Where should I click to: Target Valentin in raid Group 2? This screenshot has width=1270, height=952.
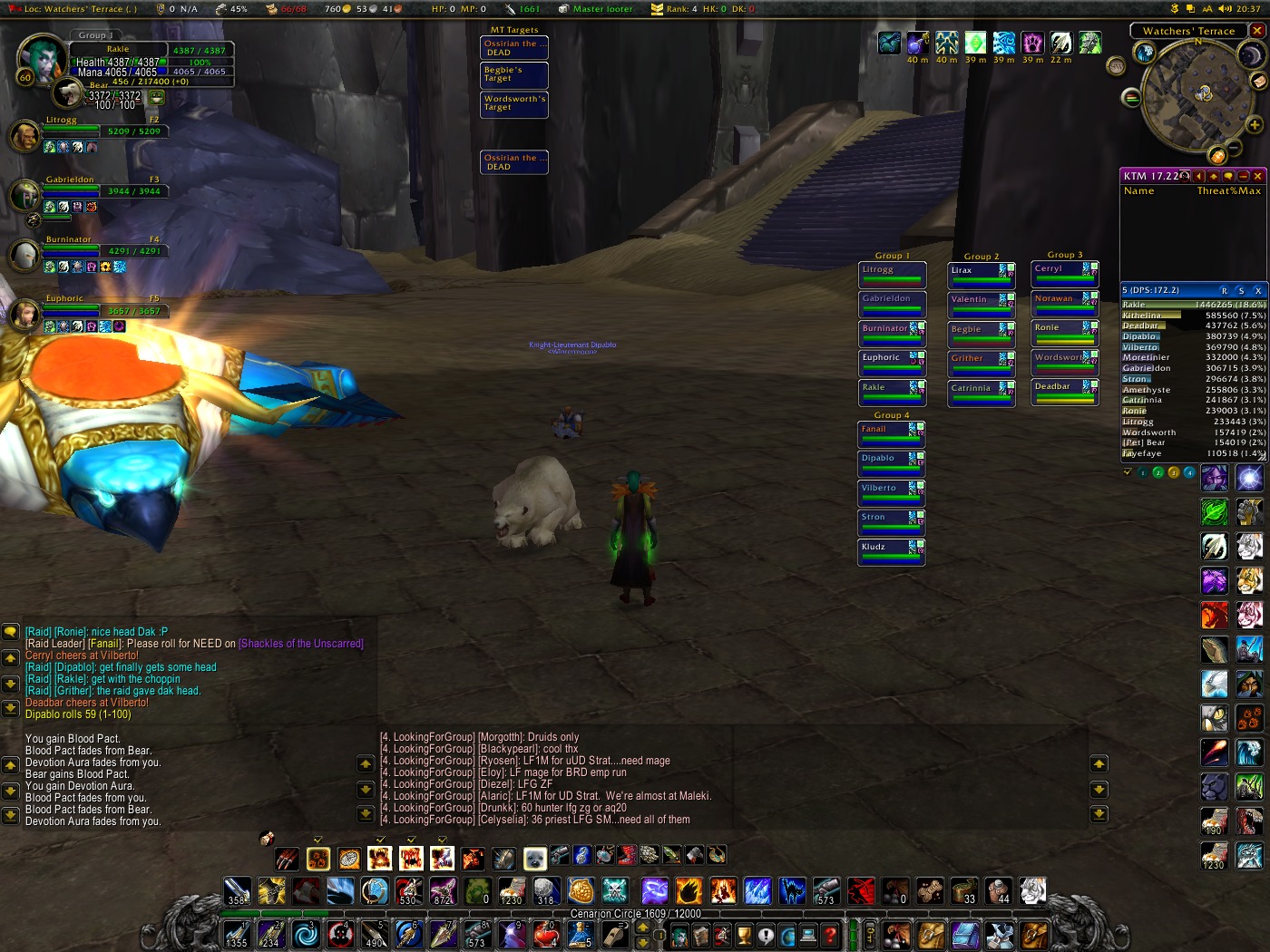point(981,305)
